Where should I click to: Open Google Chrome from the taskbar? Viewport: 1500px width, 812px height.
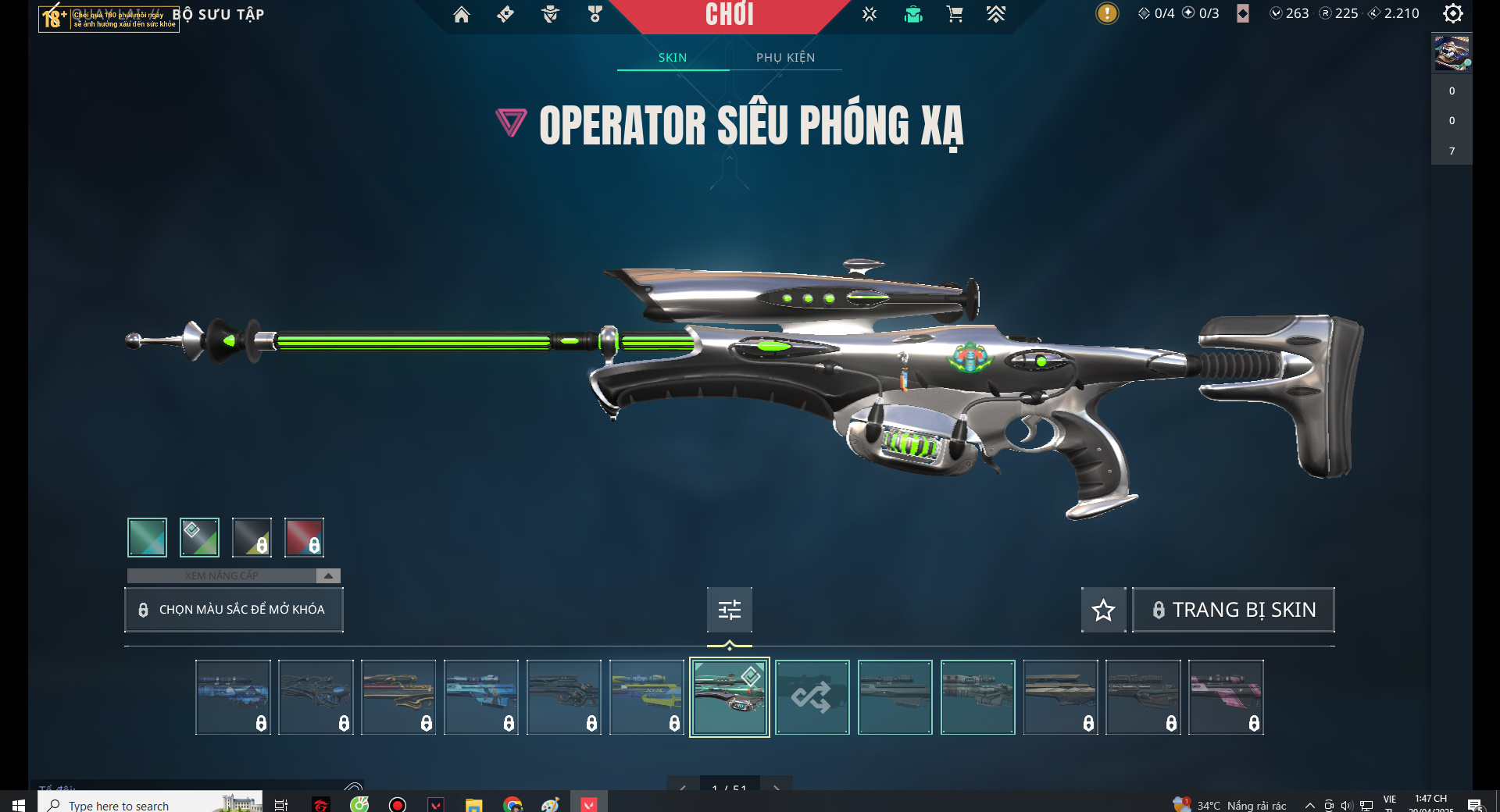pos(512,804)
